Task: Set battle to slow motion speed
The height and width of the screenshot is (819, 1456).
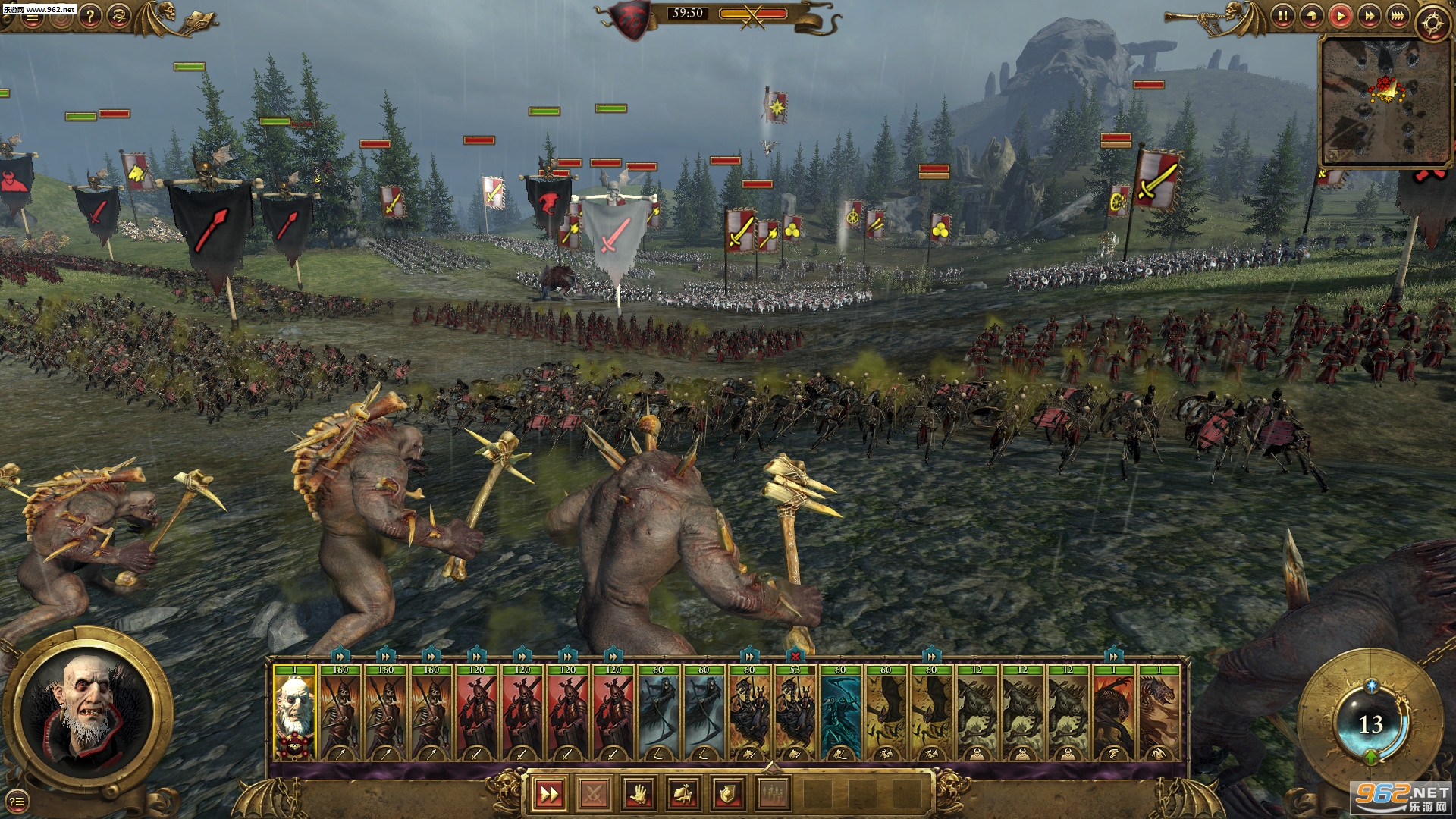Action: tap(1312, 15)
